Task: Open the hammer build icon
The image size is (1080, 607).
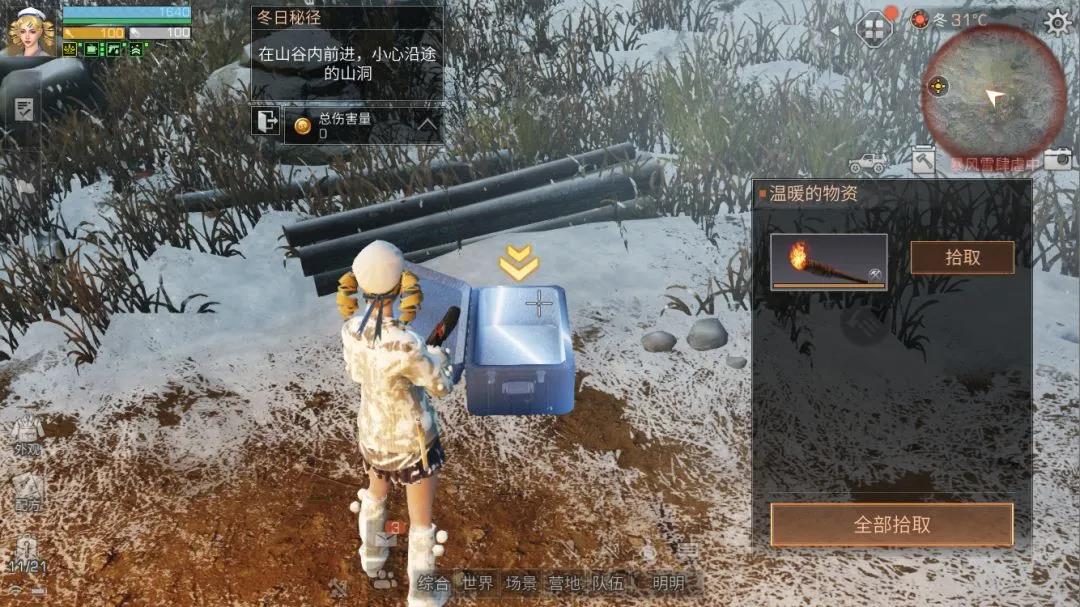Action: (923, 160)
